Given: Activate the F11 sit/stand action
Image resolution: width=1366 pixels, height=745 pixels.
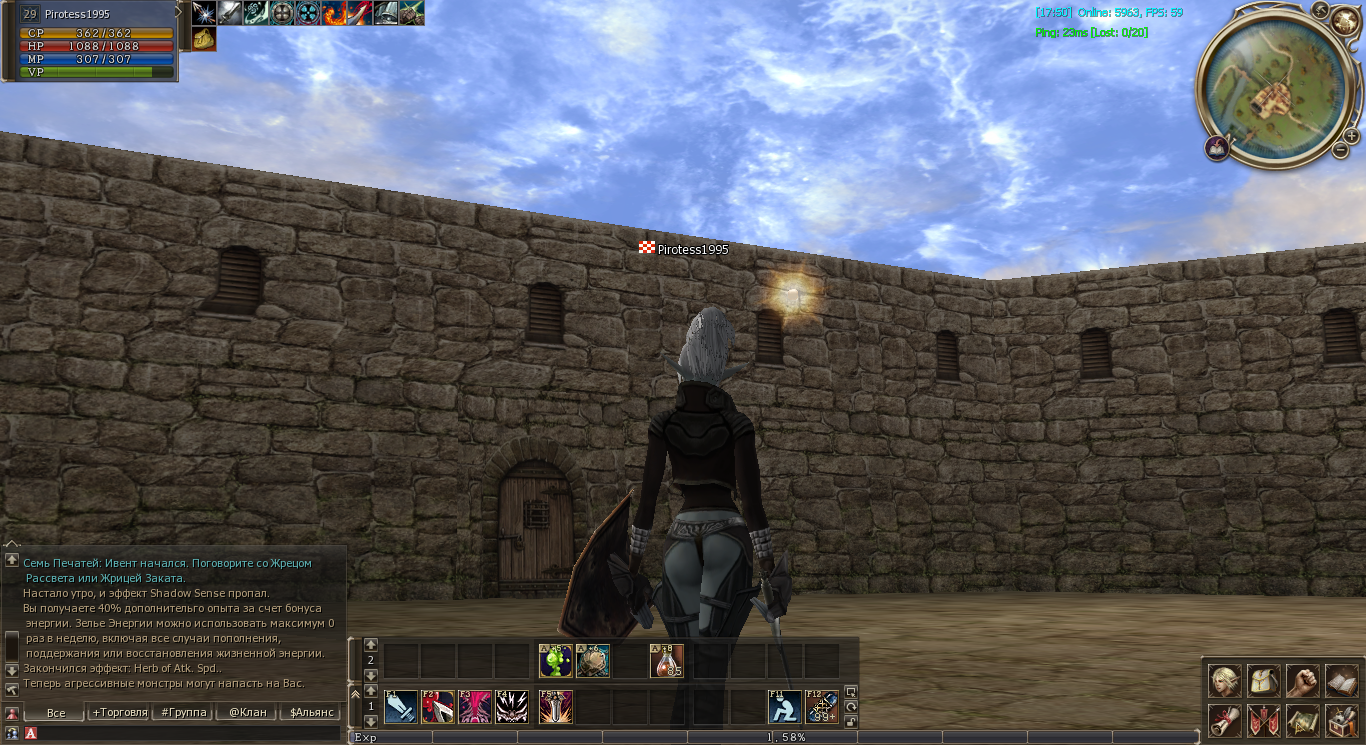Looking at the screenshot, I should coord(784,706).
